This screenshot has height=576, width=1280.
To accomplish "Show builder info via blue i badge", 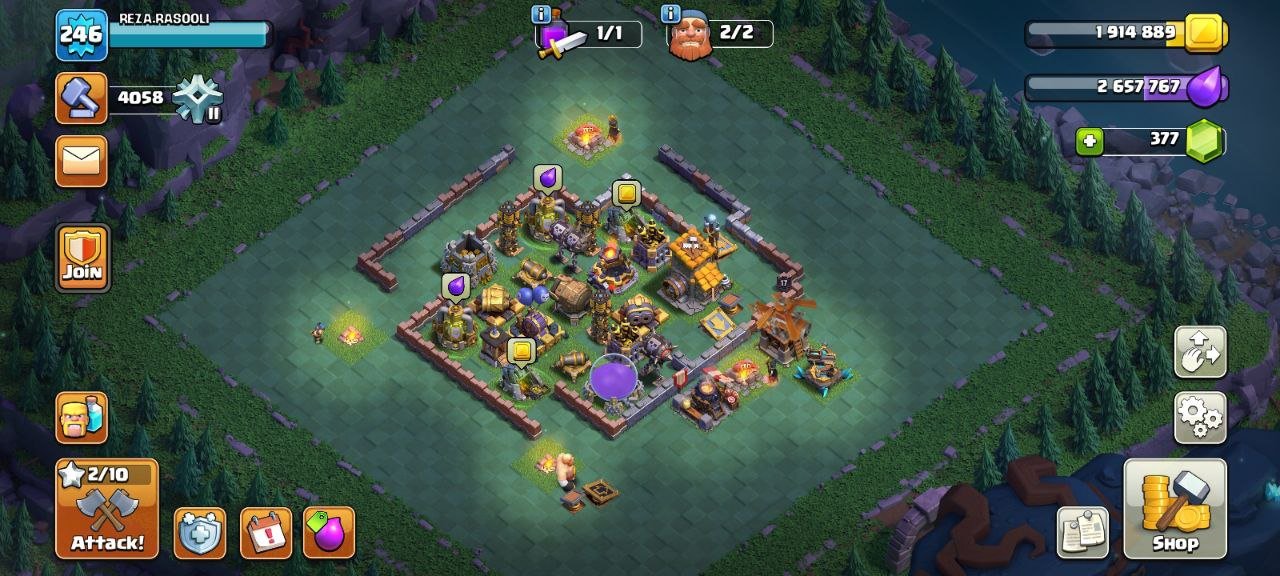I will (x=671, y=14).
